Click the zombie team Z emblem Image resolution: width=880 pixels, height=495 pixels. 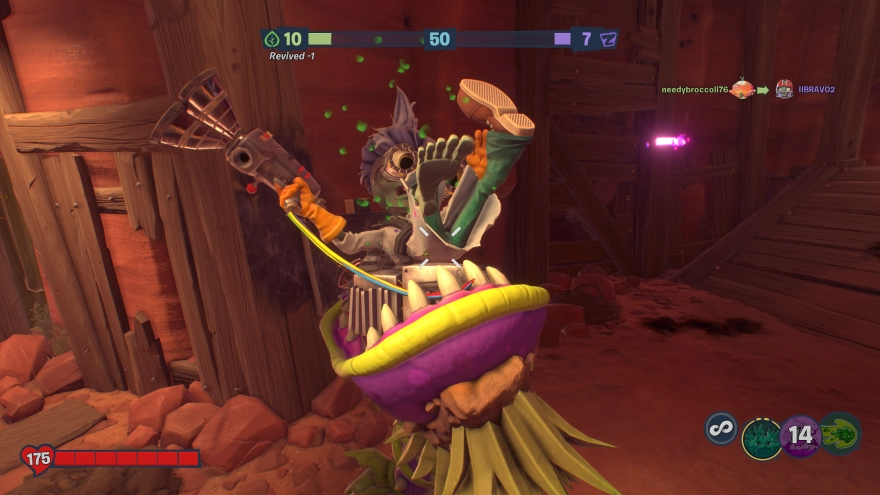tap(608, 39)
